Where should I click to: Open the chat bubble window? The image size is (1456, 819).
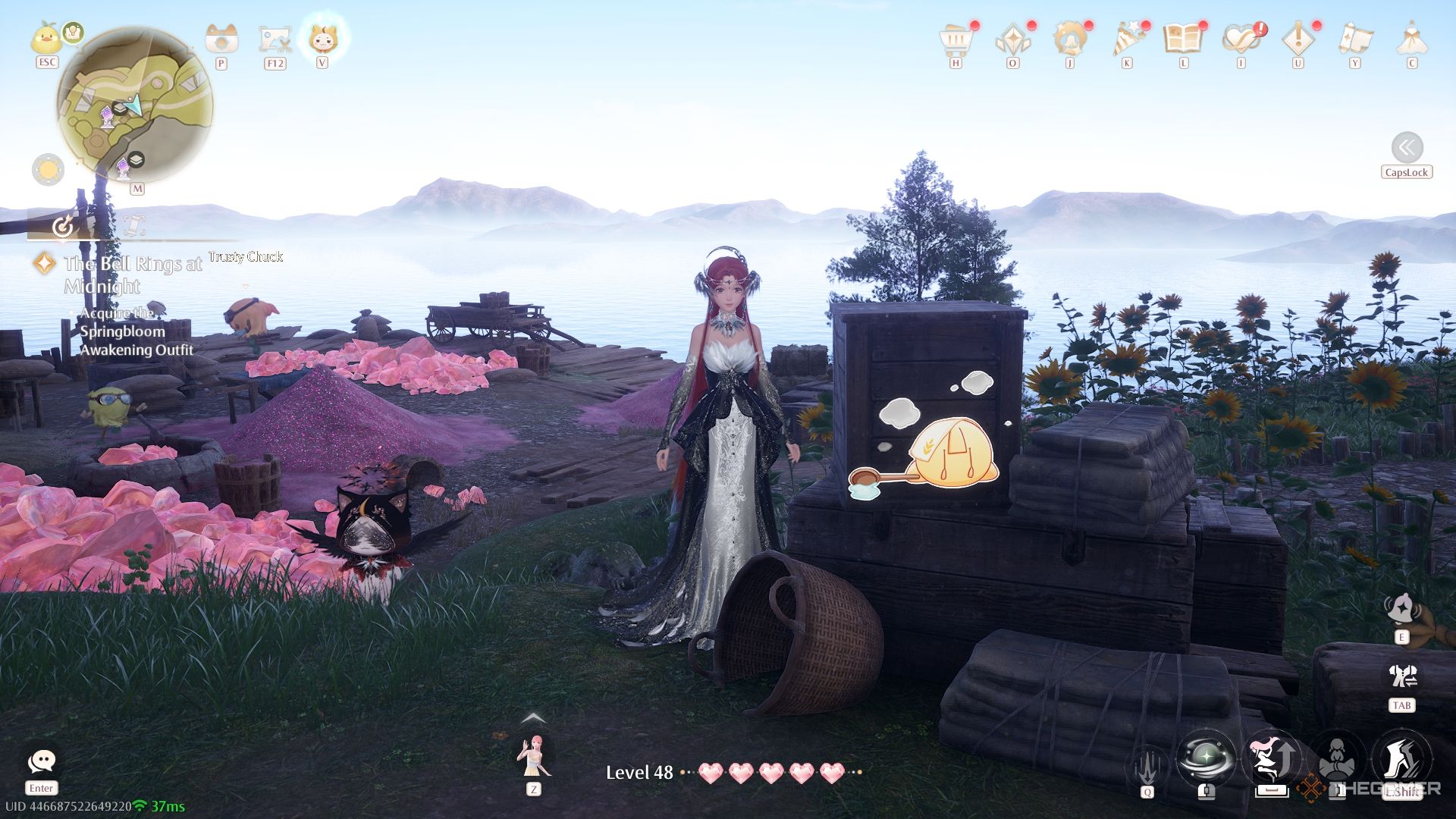click(41, 761)
